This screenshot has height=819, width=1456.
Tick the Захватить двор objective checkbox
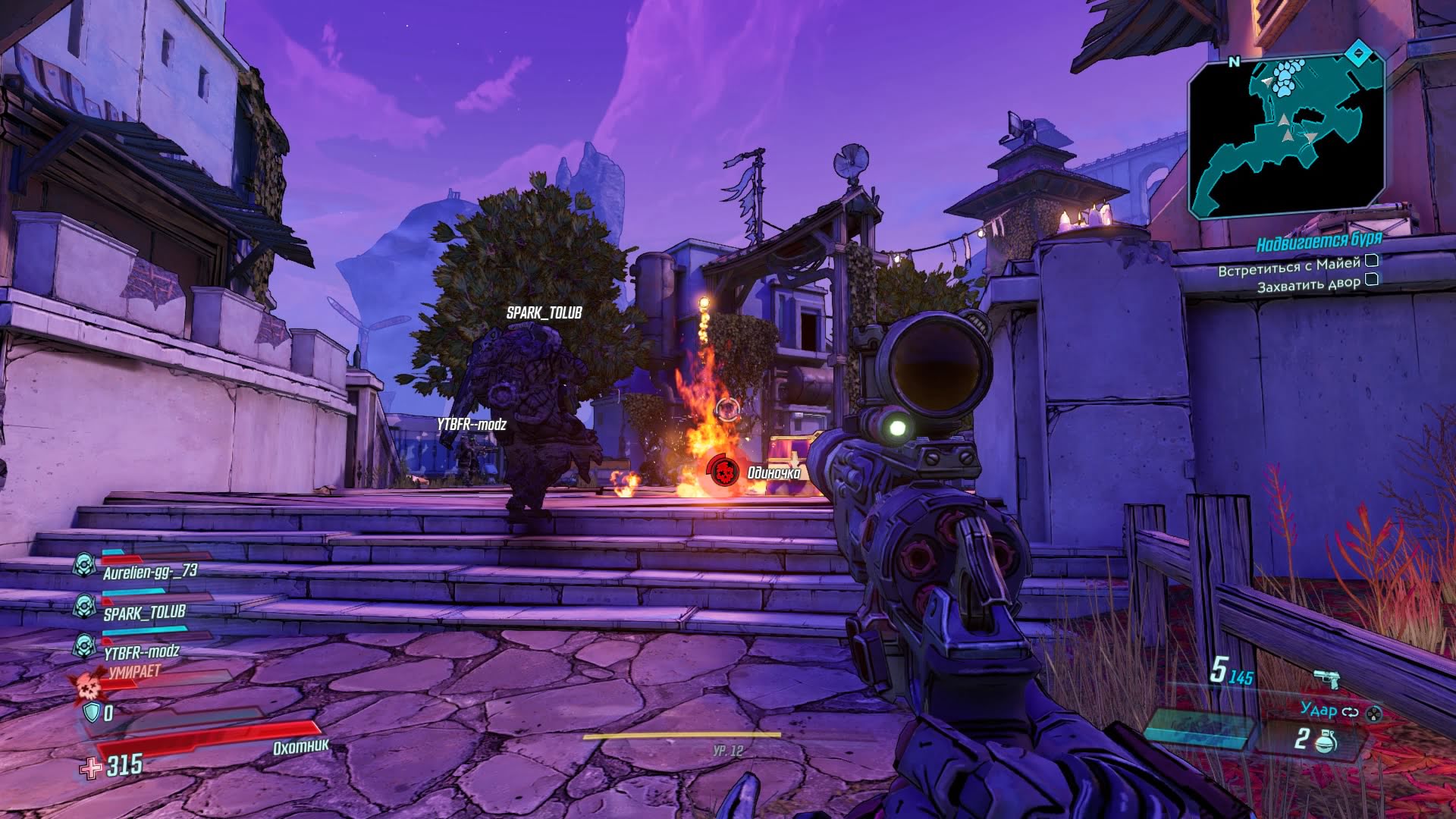click(x=1371, y=280)
